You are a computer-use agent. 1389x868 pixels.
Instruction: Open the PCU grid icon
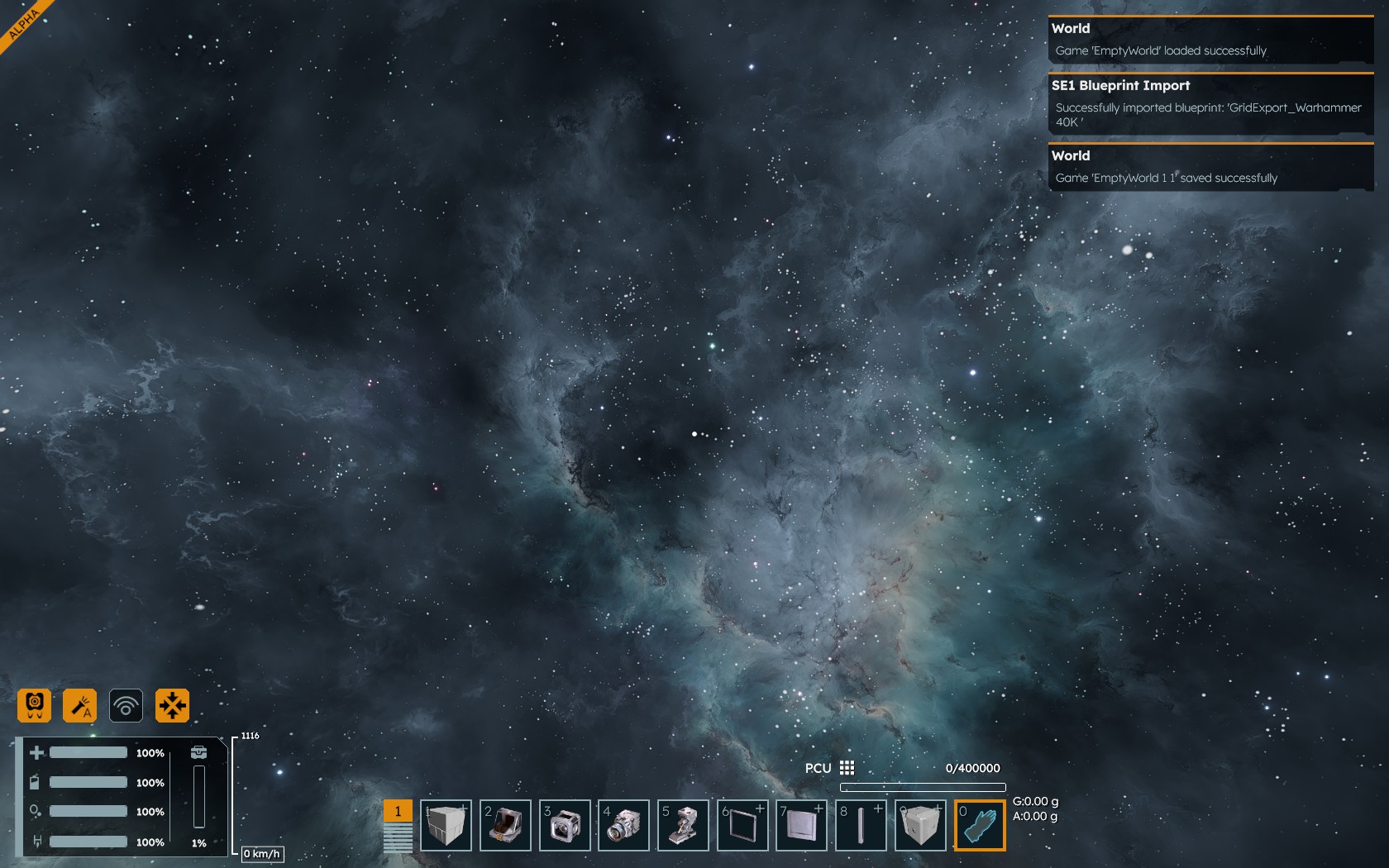(x=847, y=768)
